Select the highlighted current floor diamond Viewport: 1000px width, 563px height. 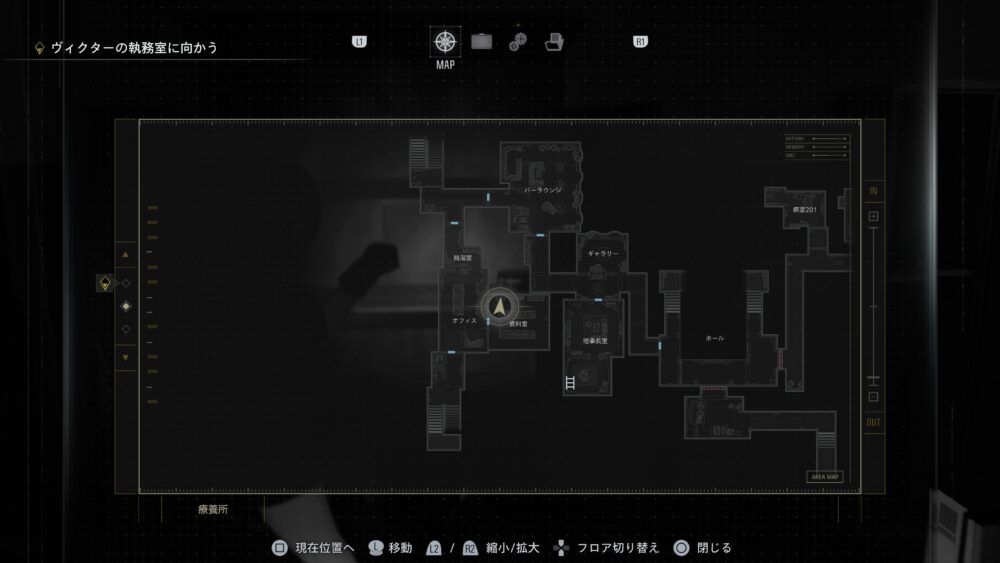tap(125, 306)
